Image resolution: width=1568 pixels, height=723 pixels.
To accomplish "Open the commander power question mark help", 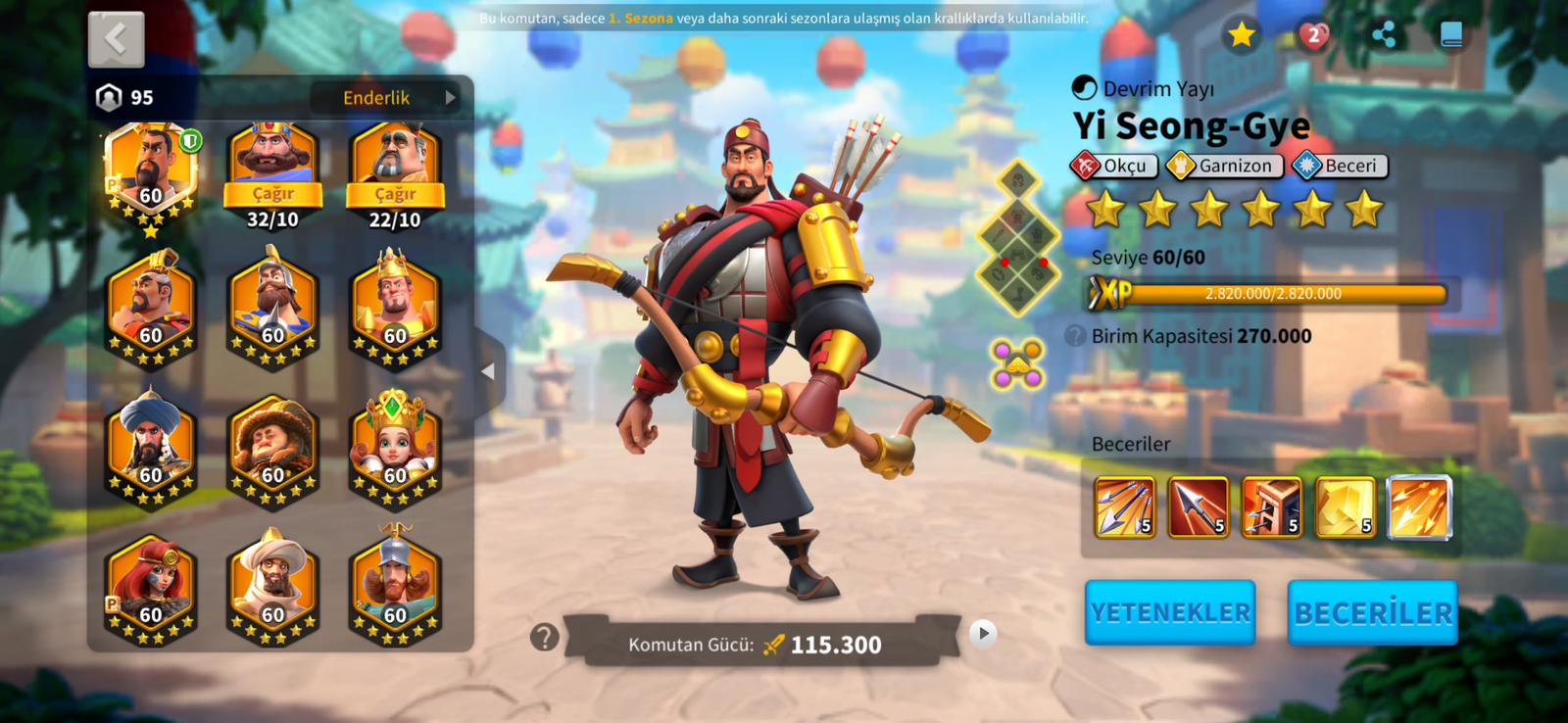I will tap(544, 638).
